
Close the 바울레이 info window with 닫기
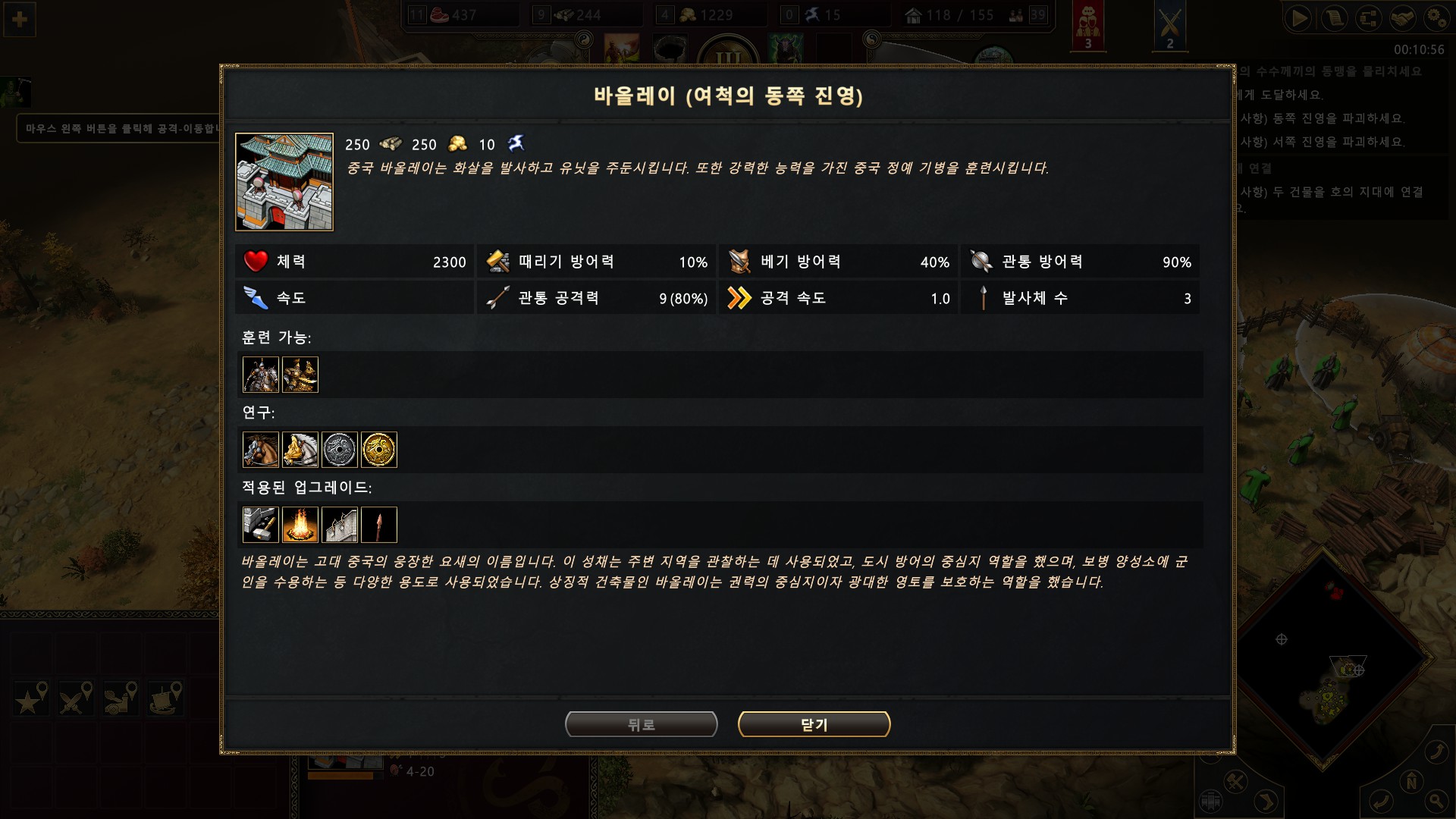click(814, 724)
